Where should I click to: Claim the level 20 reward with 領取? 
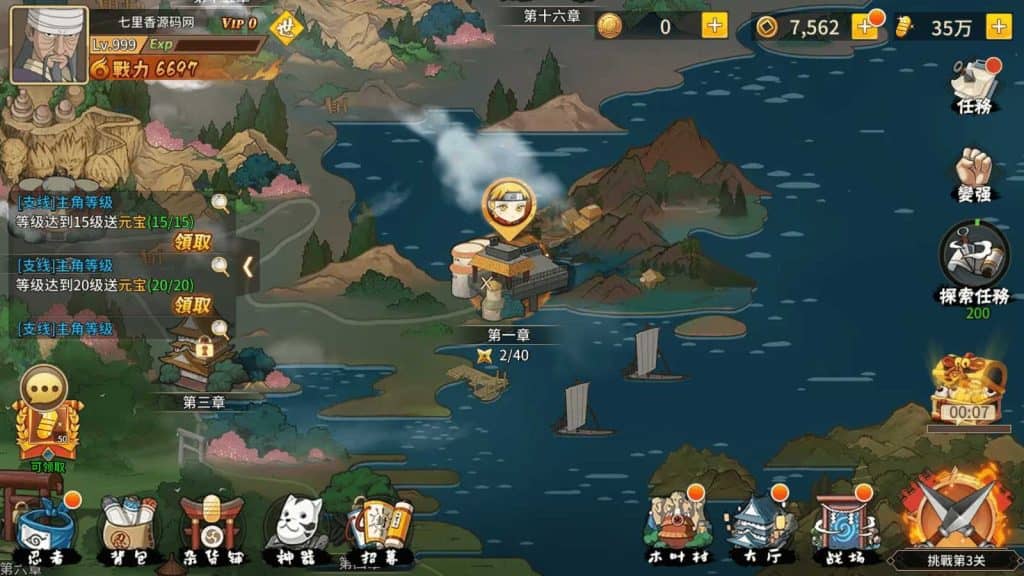[193, 305]
